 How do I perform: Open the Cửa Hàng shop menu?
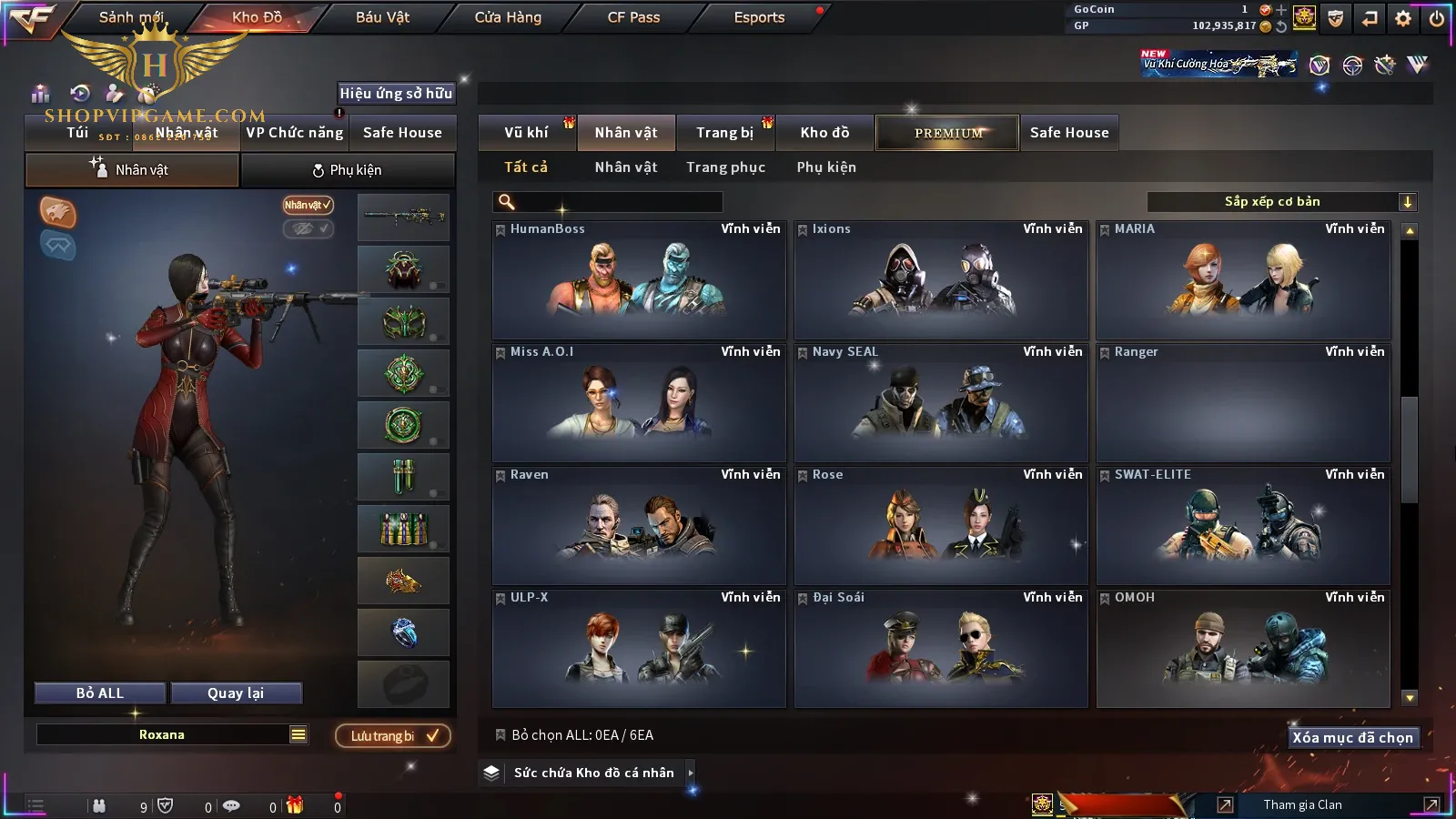(x=508, y=17)
